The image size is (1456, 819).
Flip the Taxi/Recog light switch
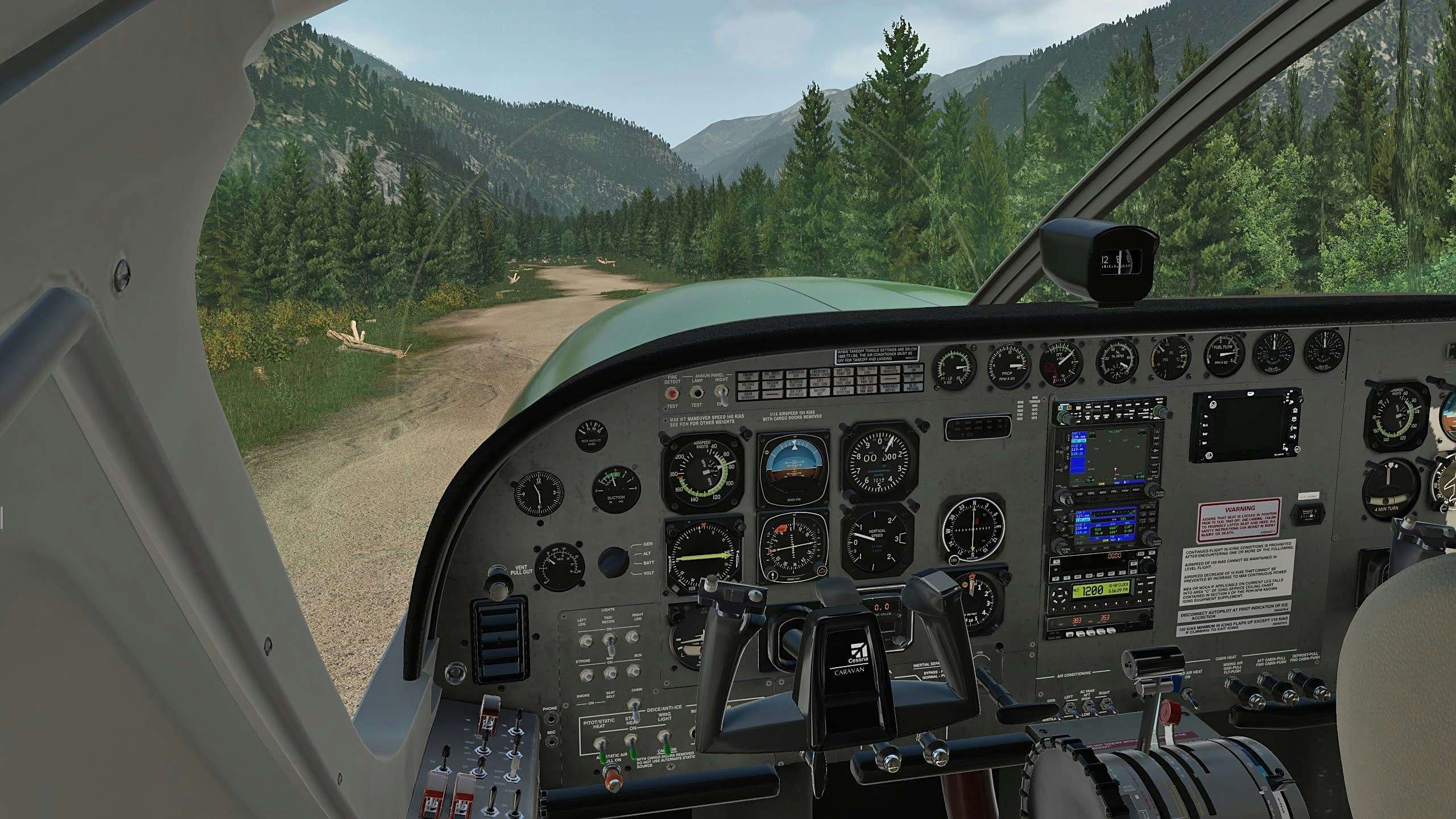[x=610, y=643]
